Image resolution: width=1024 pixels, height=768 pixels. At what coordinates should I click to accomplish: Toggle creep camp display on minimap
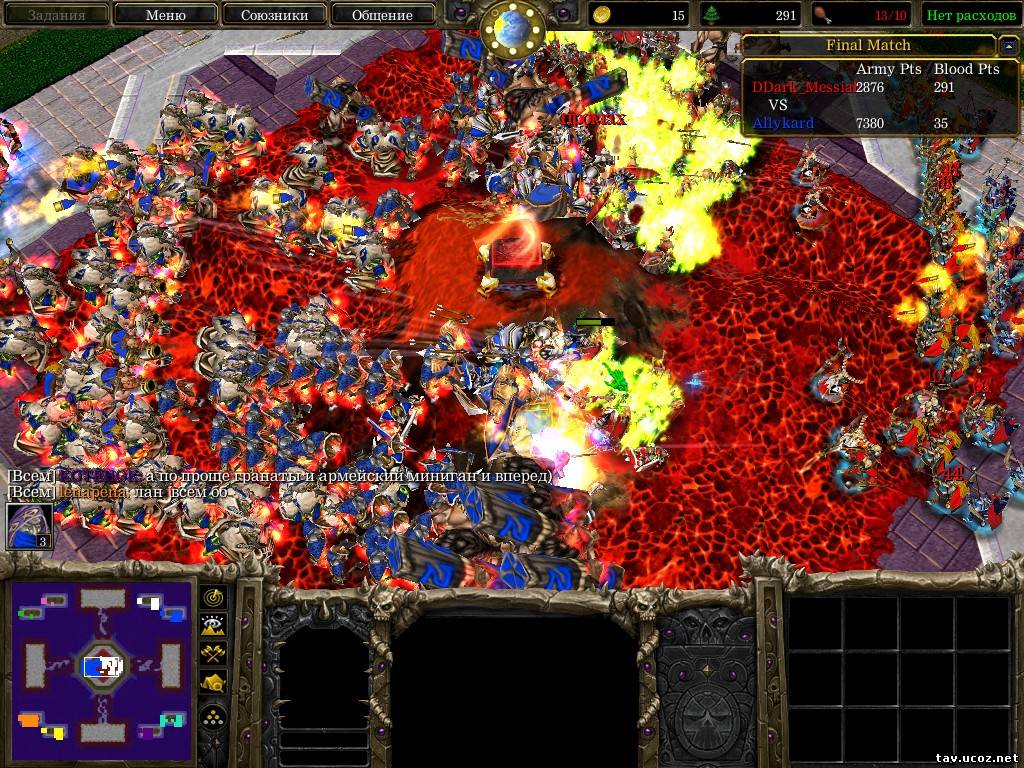click(214, 682)
